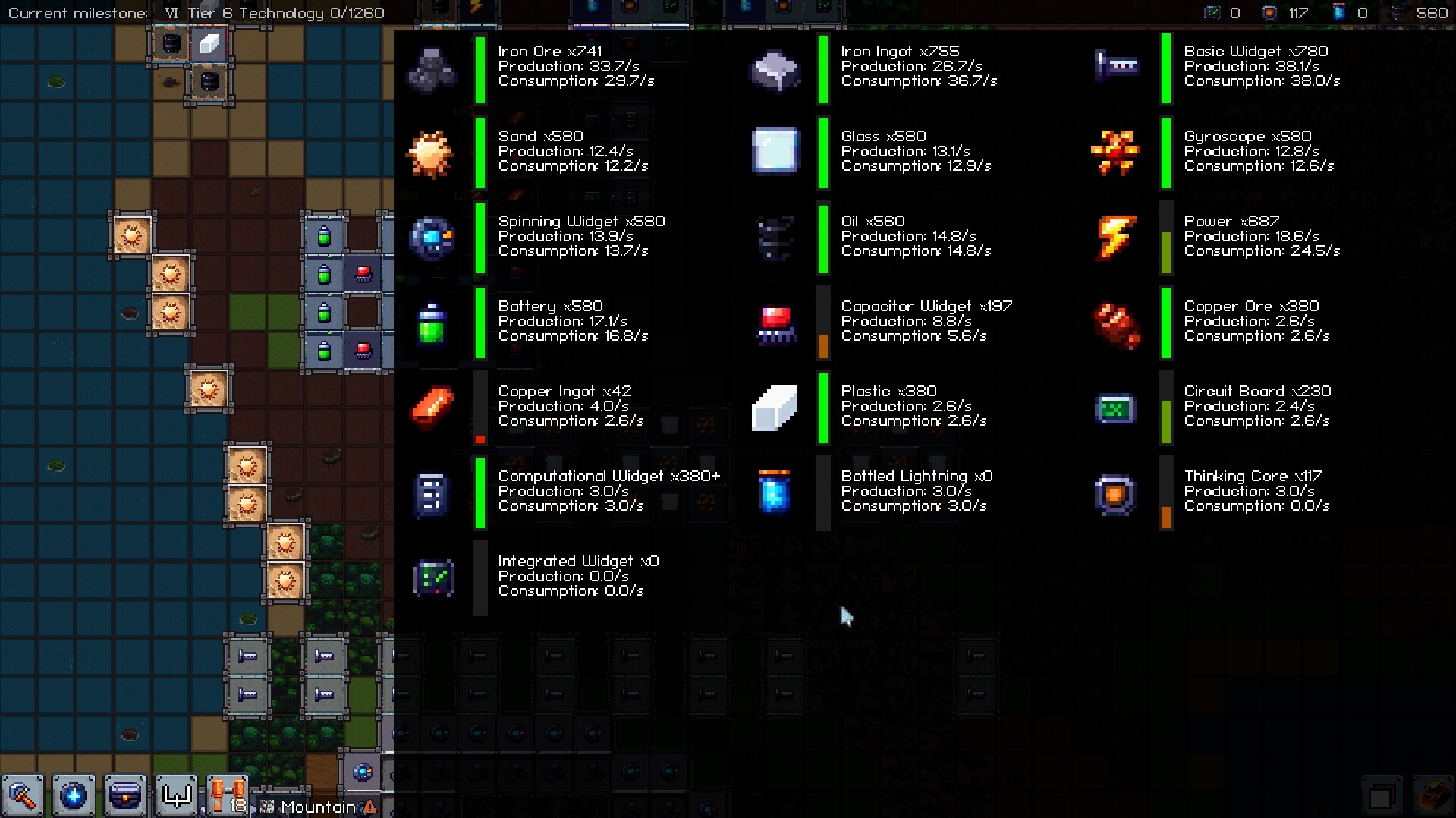1456x818 pixels.
Task: Click the flame icon in the bottom-right corner
Action: 1432,794
